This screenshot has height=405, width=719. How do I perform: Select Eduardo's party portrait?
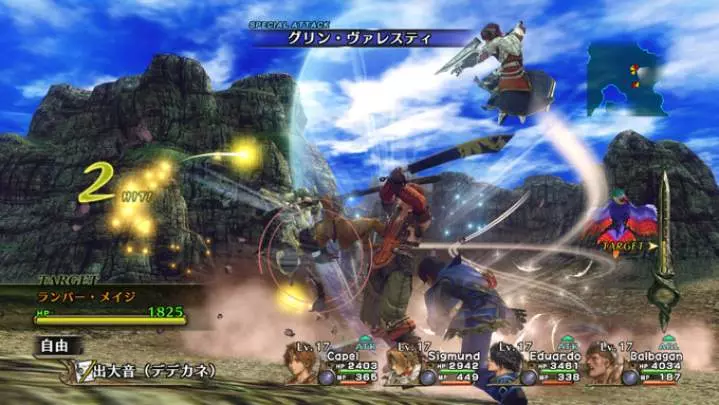click(x=505, y=366)
